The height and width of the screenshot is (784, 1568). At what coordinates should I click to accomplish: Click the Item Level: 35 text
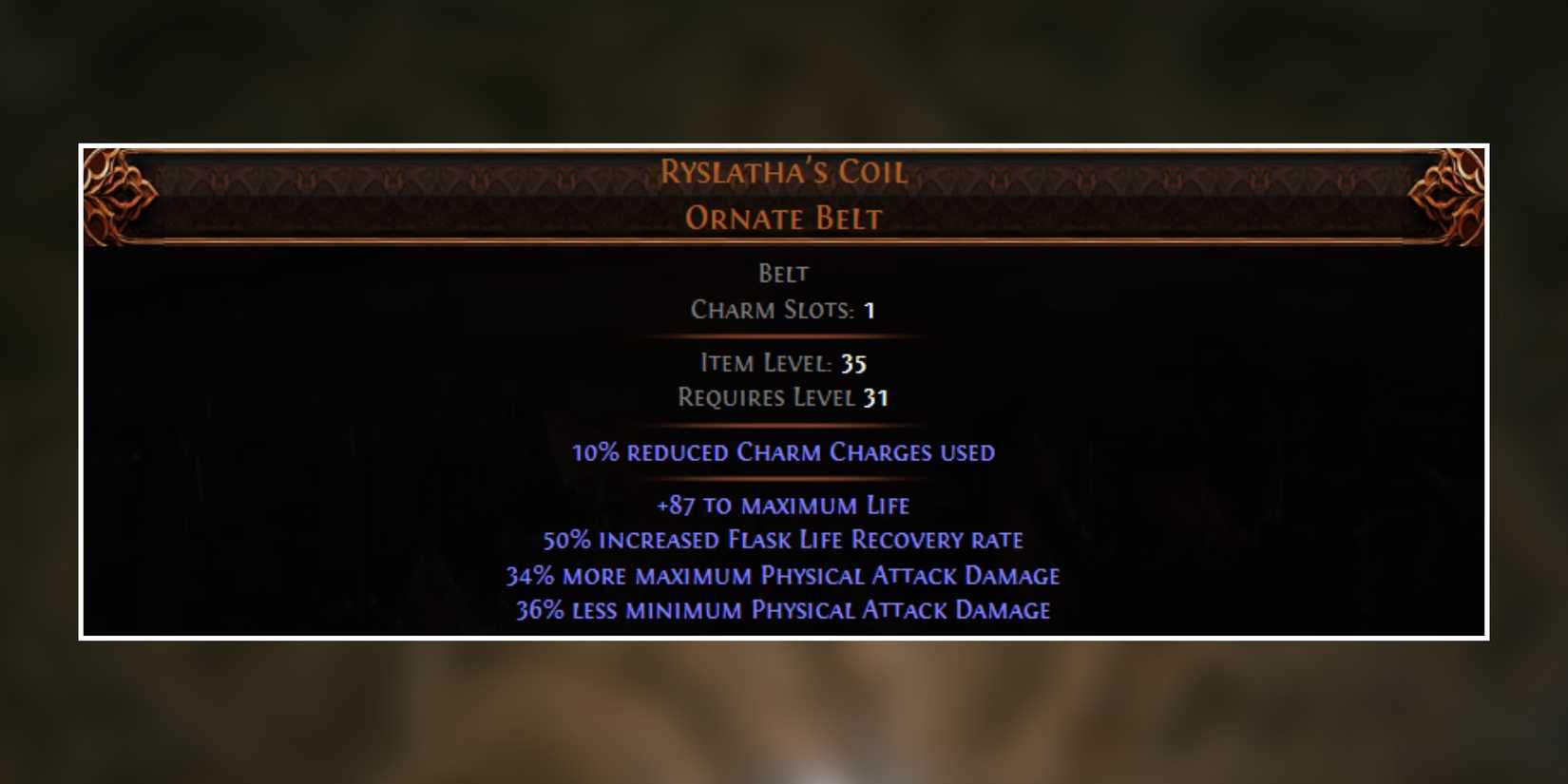pyautogui.click(x=782, y=363)
